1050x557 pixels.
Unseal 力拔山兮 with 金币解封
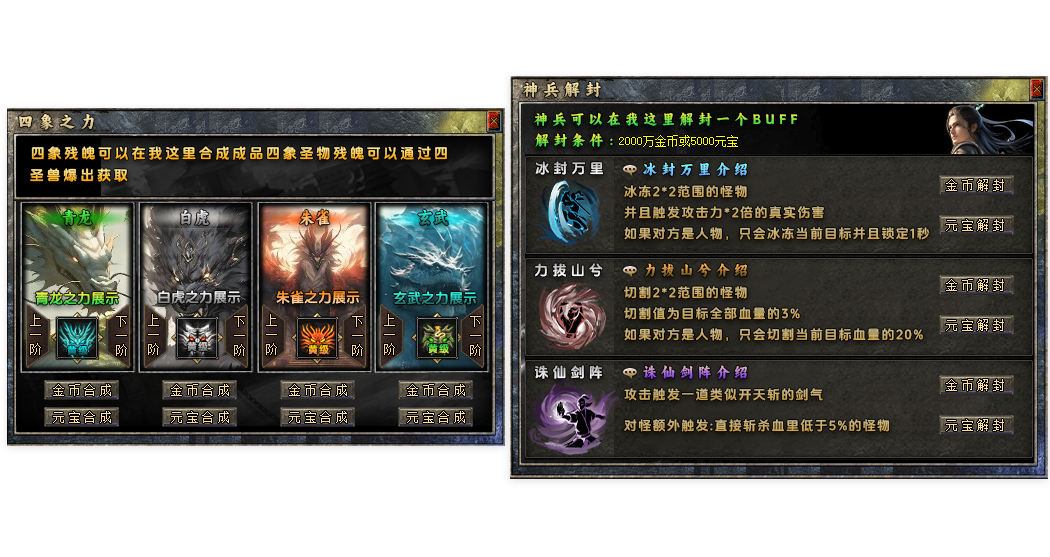976,285
